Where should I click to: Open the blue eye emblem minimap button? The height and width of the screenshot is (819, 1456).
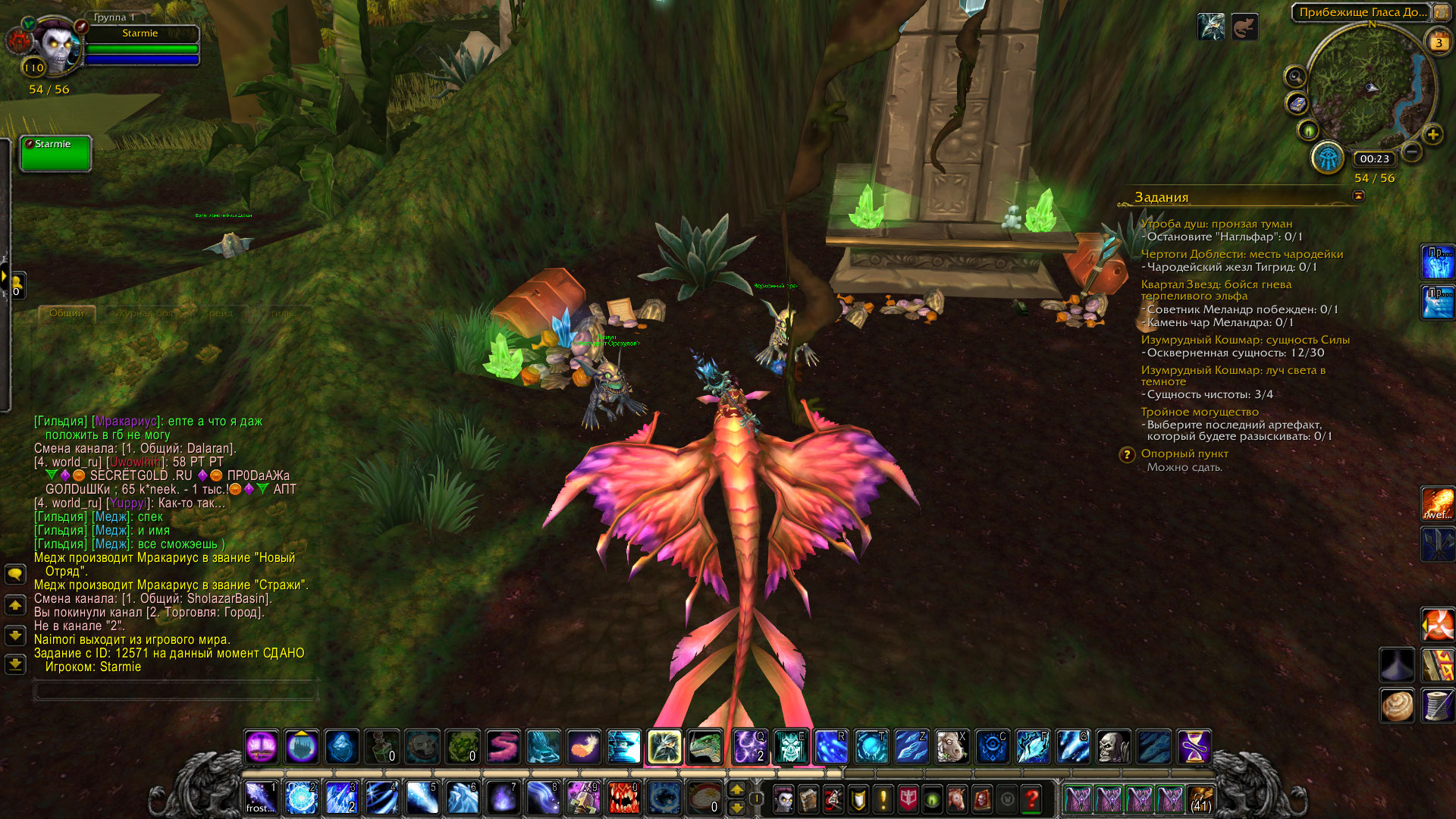(1328, 158)
